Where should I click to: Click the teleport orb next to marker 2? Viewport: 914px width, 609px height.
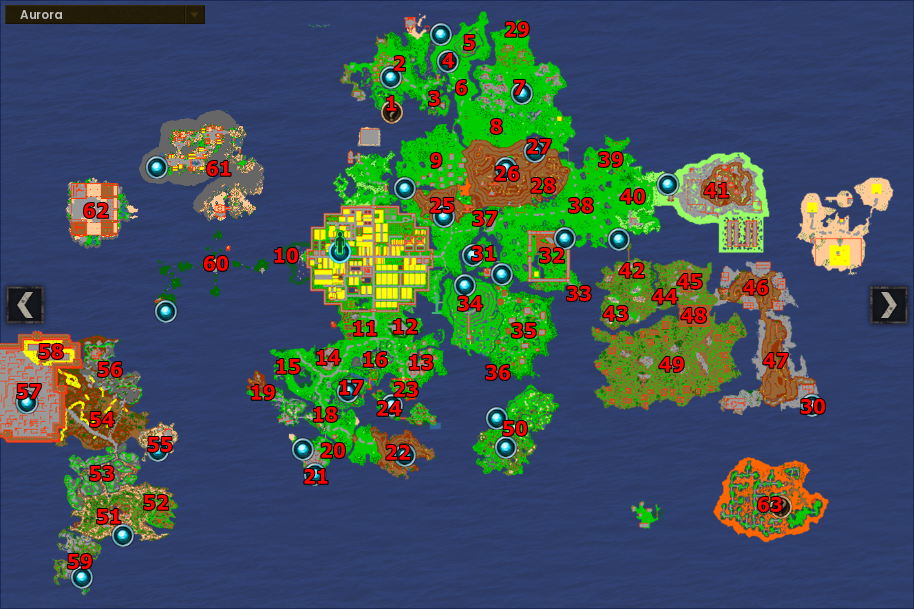(x=391, y=77)
